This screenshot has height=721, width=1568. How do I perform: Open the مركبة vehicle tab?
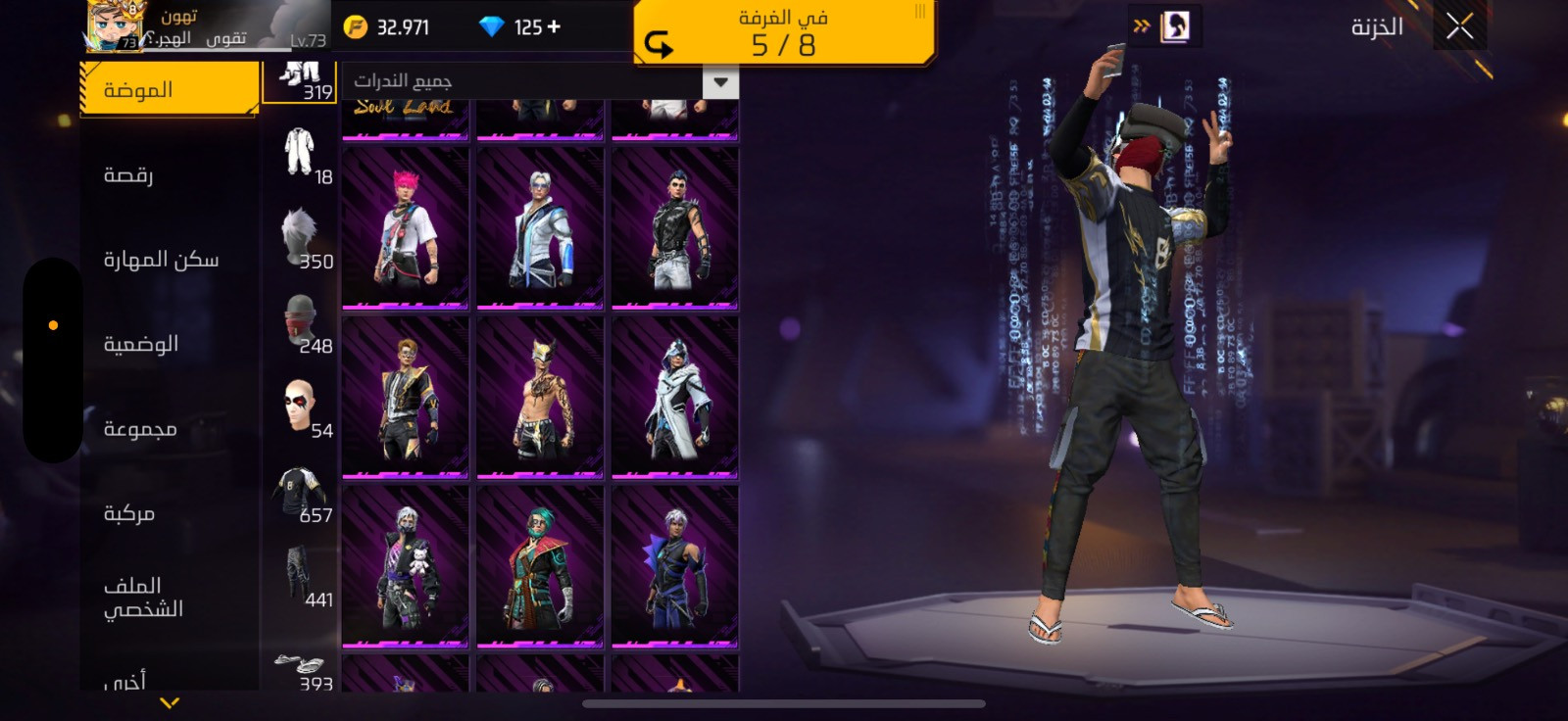pos(129,513)
